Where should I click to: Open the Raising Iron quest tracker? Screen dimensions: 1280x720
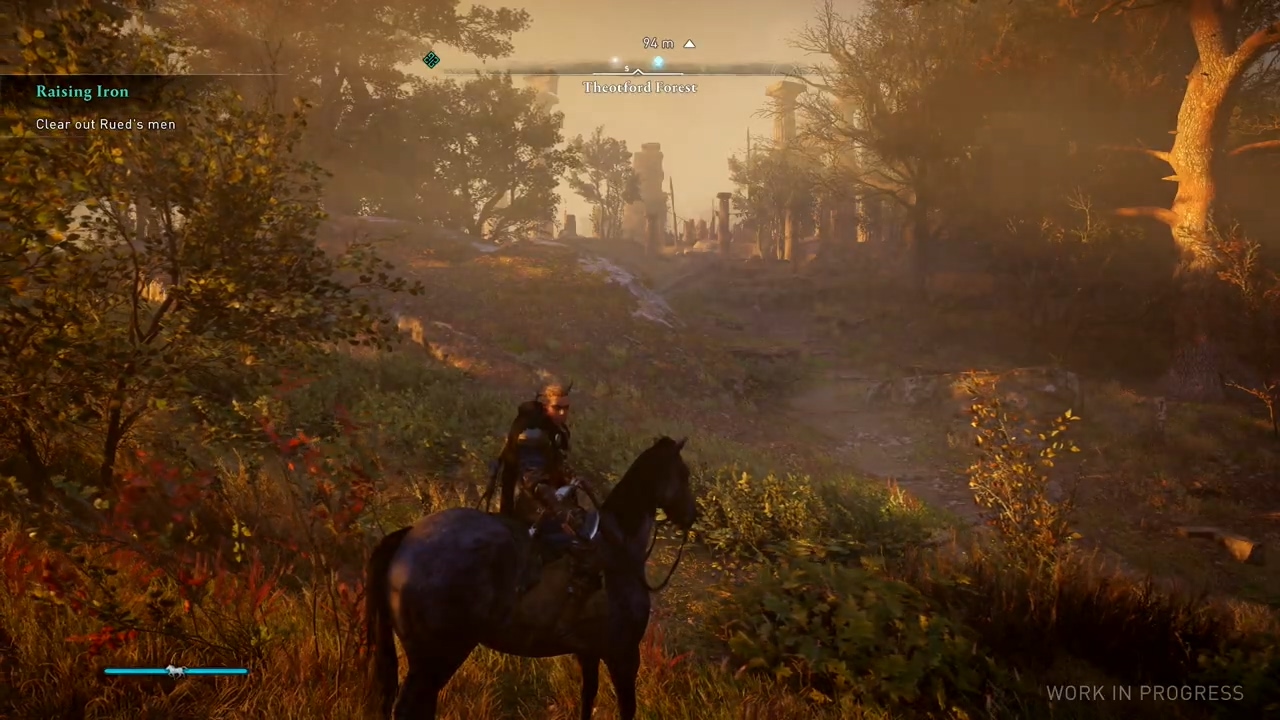(x=82, y=92)
